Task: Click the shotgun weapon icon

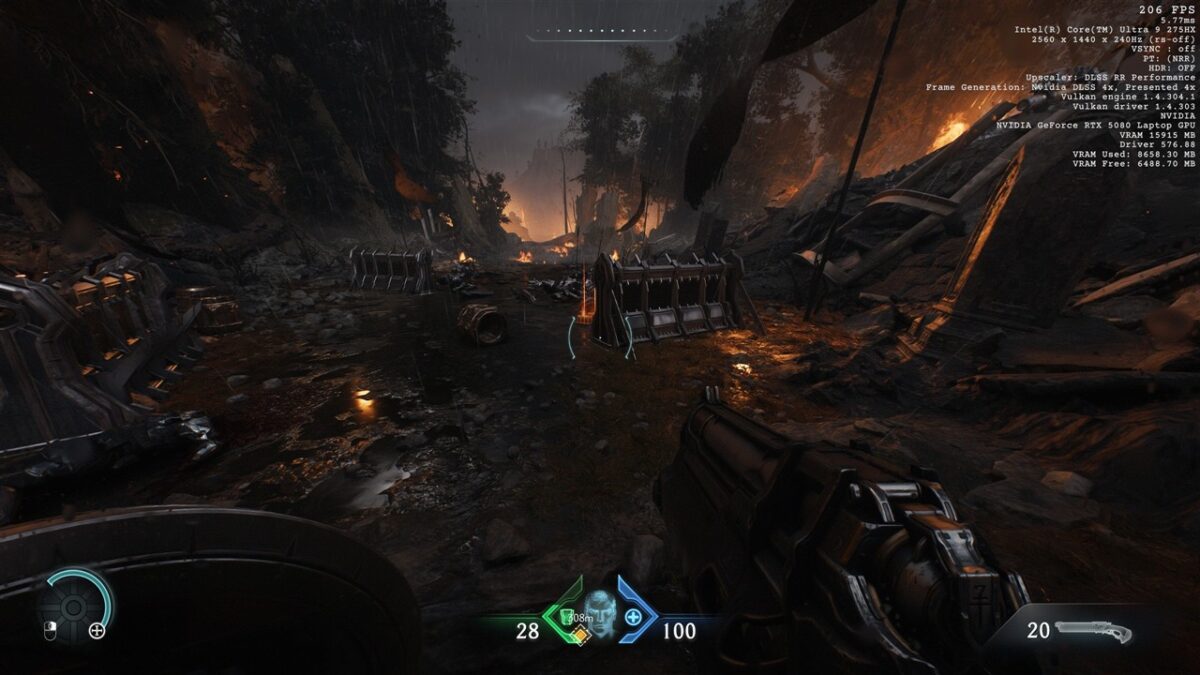Action: [1093, 631]
